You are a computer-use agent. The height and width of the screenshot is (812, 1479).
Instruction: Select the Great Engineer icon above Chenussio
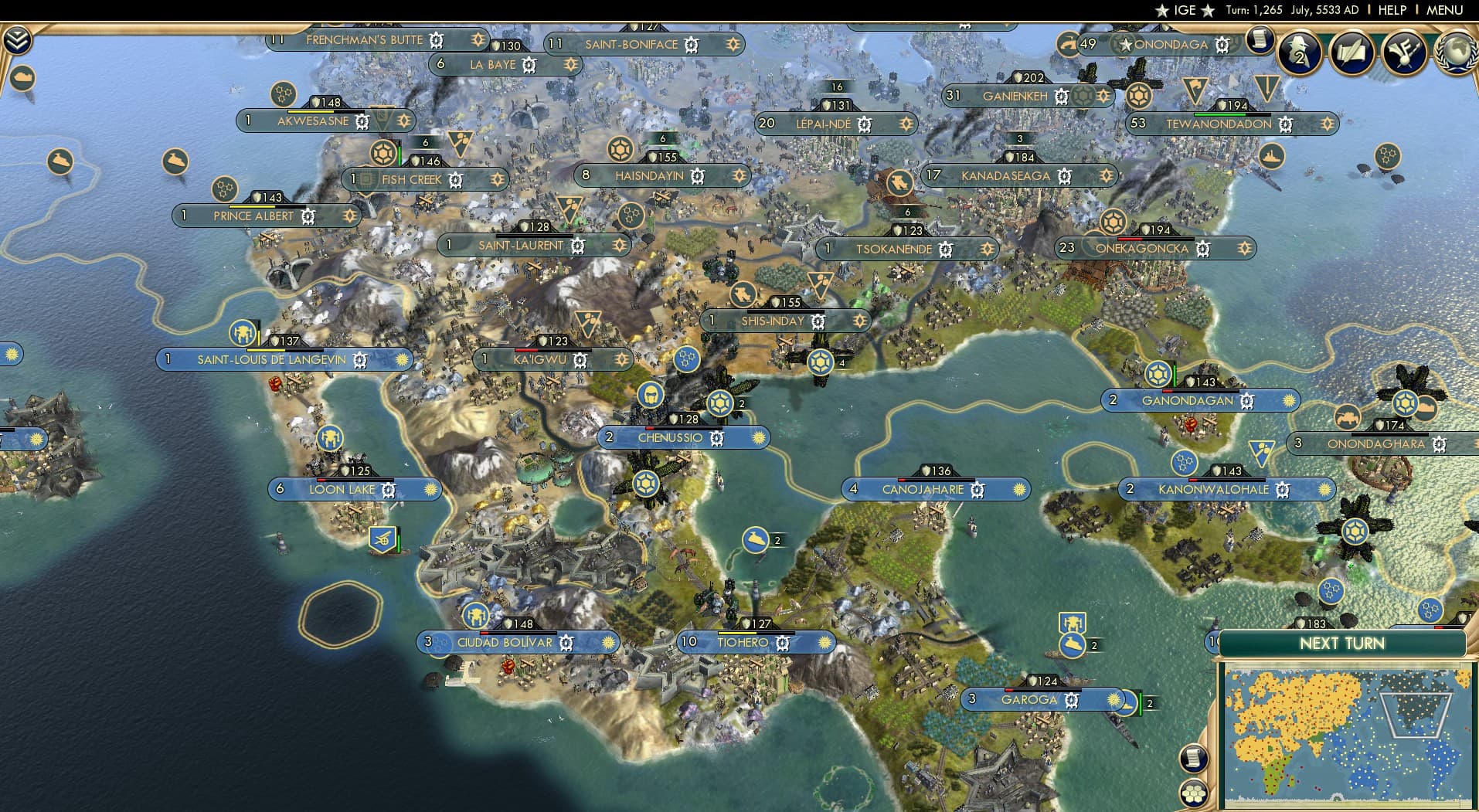(651, 396)
